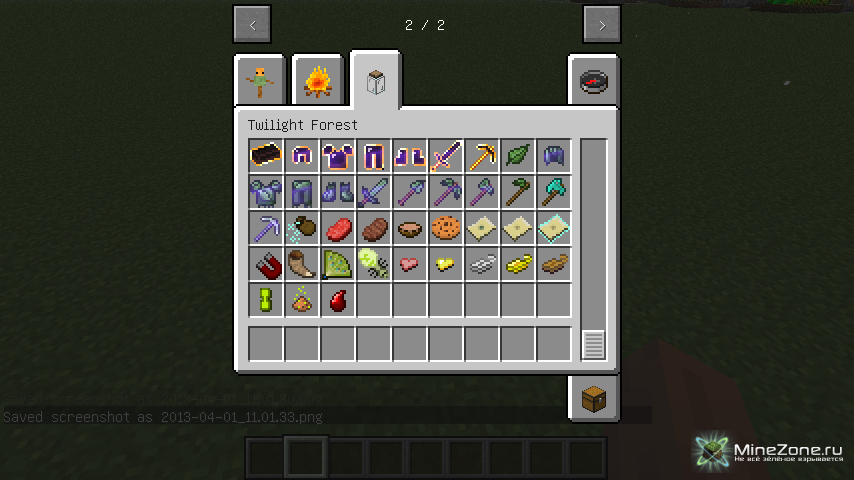Grab the fiery ingot
854x480 pixels.
pos(266,156)
